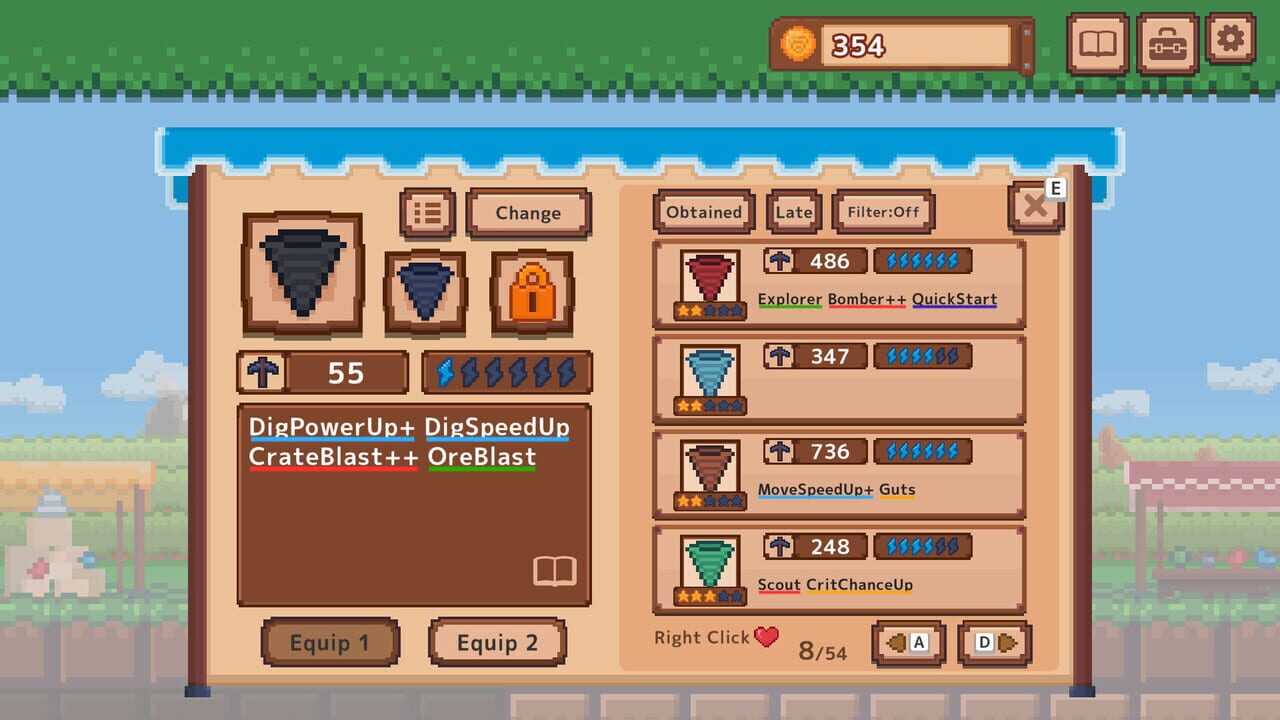
Task: Click the equipped black drill portrait
Action: pos(302,272)
